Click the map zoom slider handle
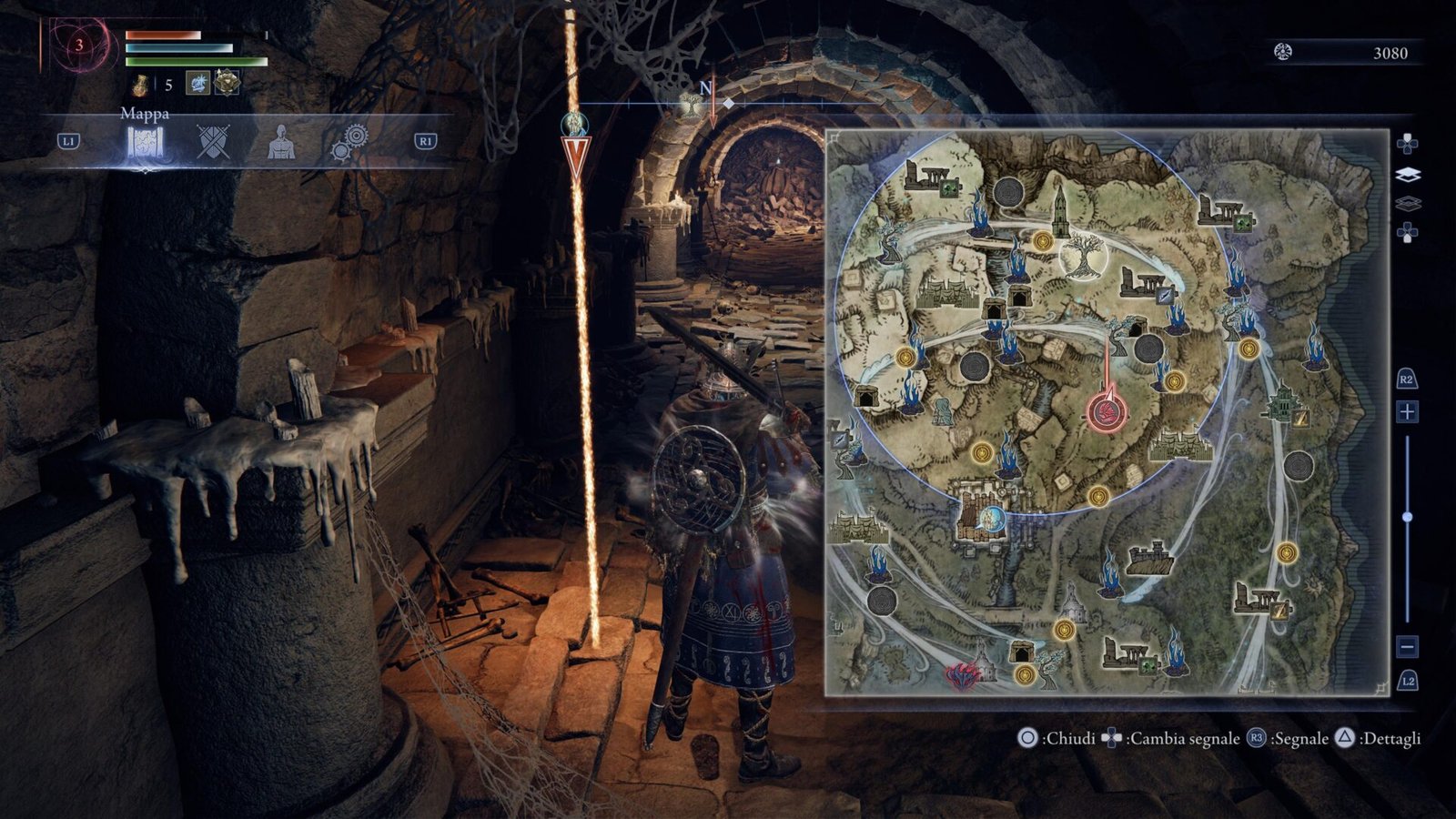The width and height of the screenshot is (1456, 819). pos(1407,517)
